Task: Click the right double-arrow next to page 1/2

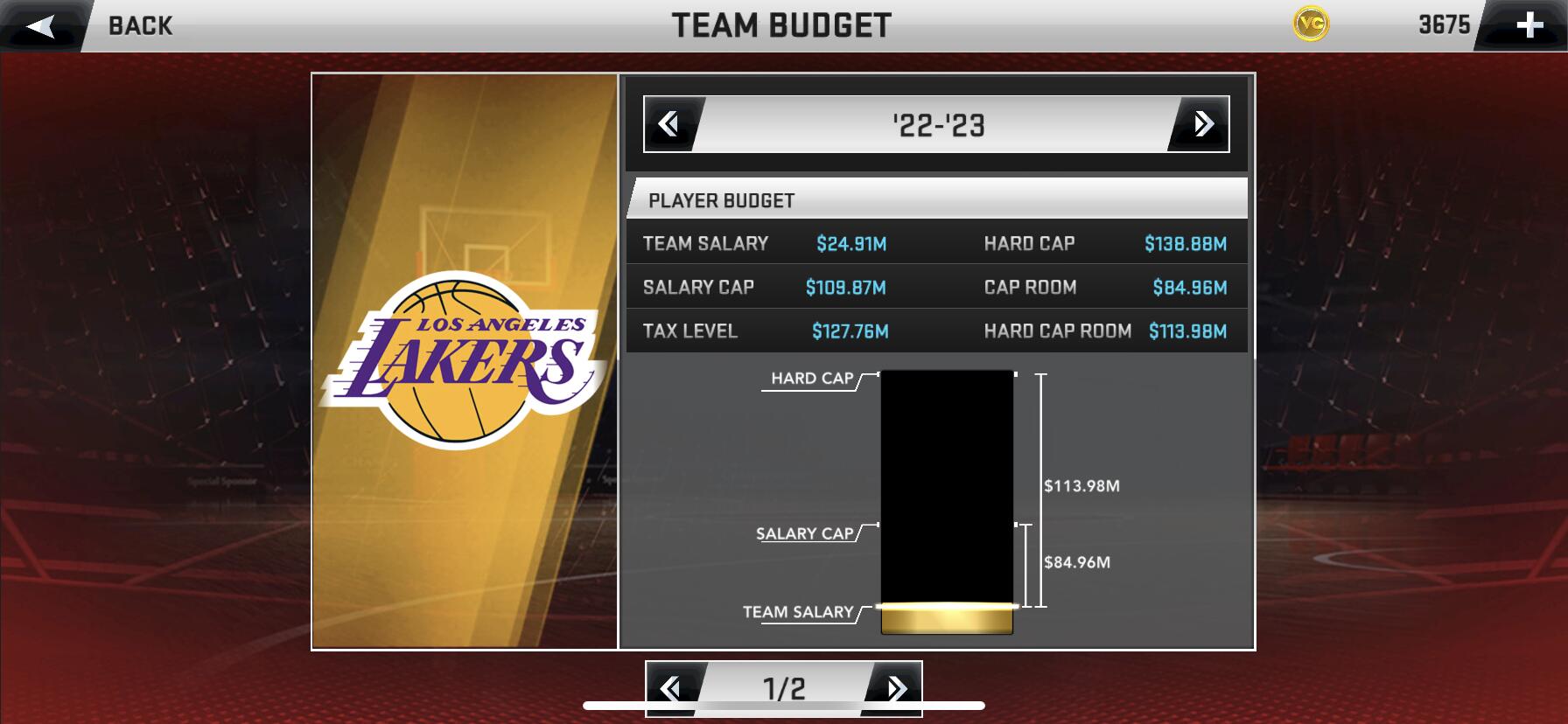Action: (x=894, y=690)
